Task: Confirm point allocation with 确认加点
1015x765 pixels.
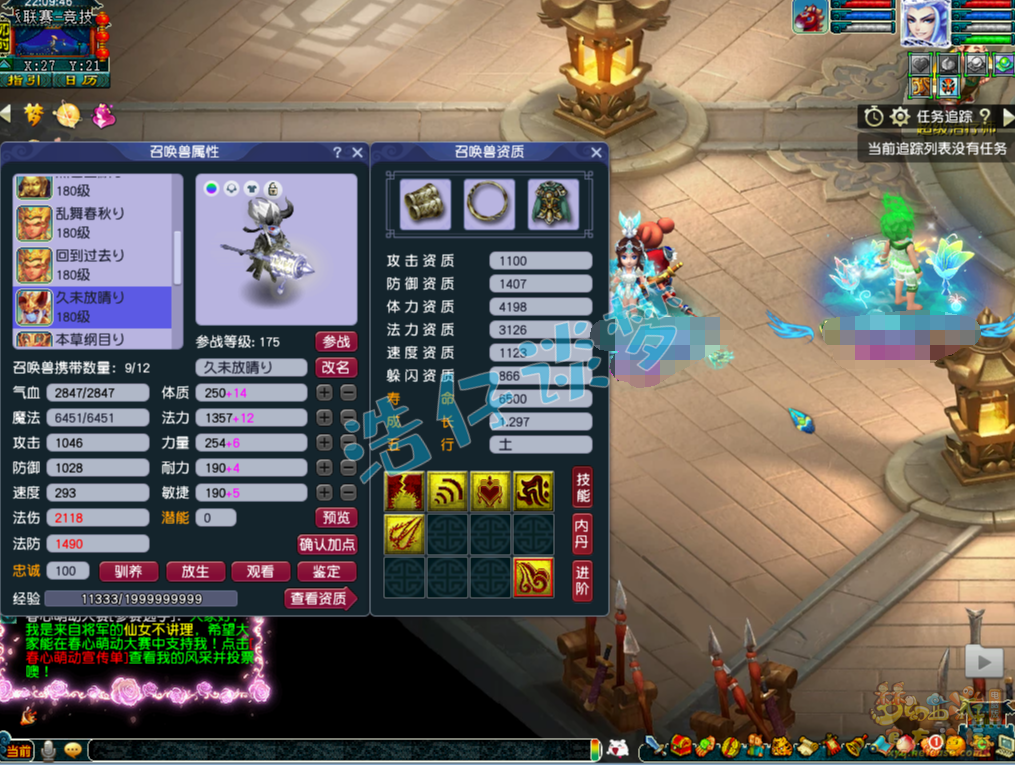Action: coord(327,545)
